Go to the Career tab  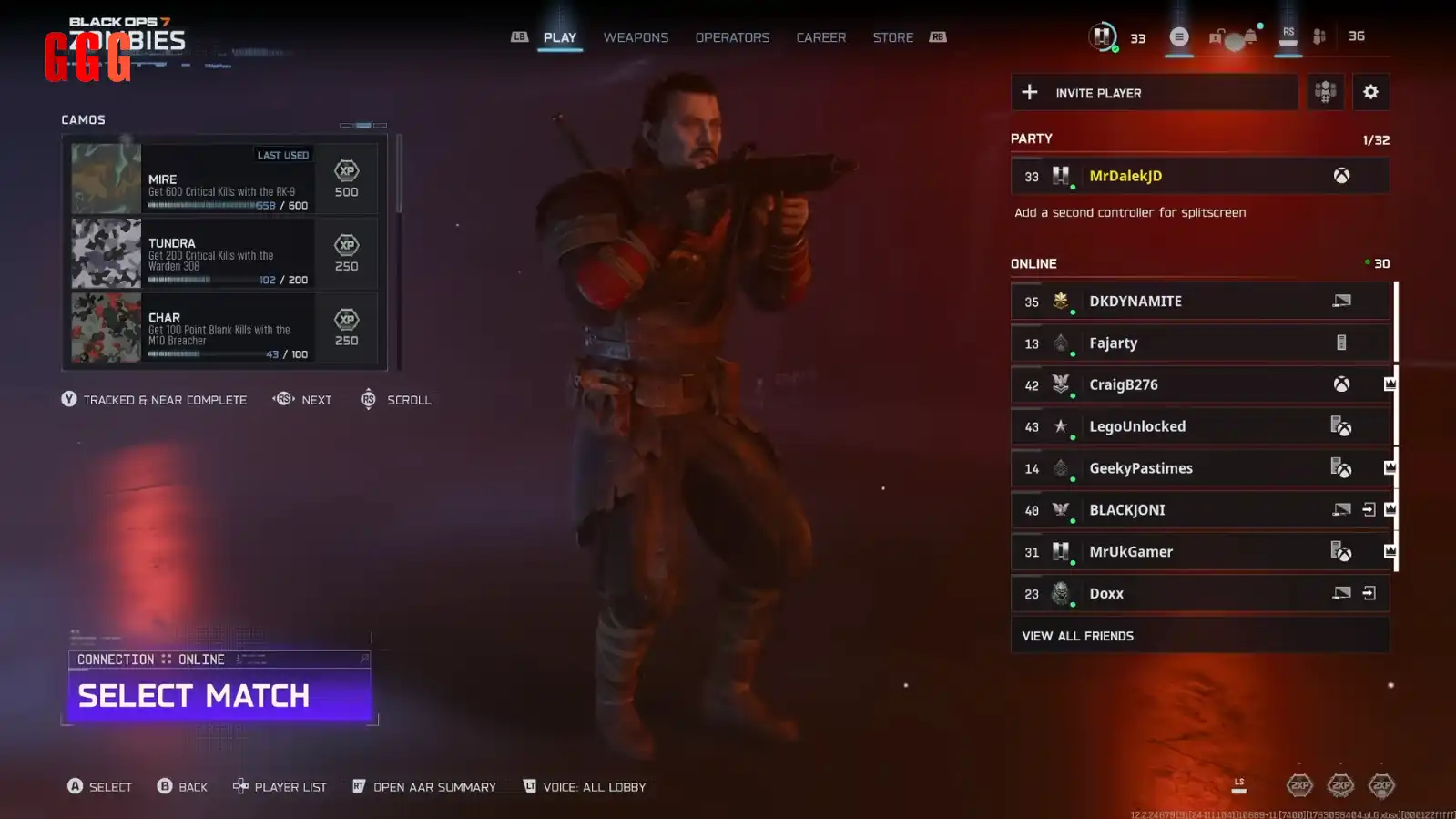(820, 37)
